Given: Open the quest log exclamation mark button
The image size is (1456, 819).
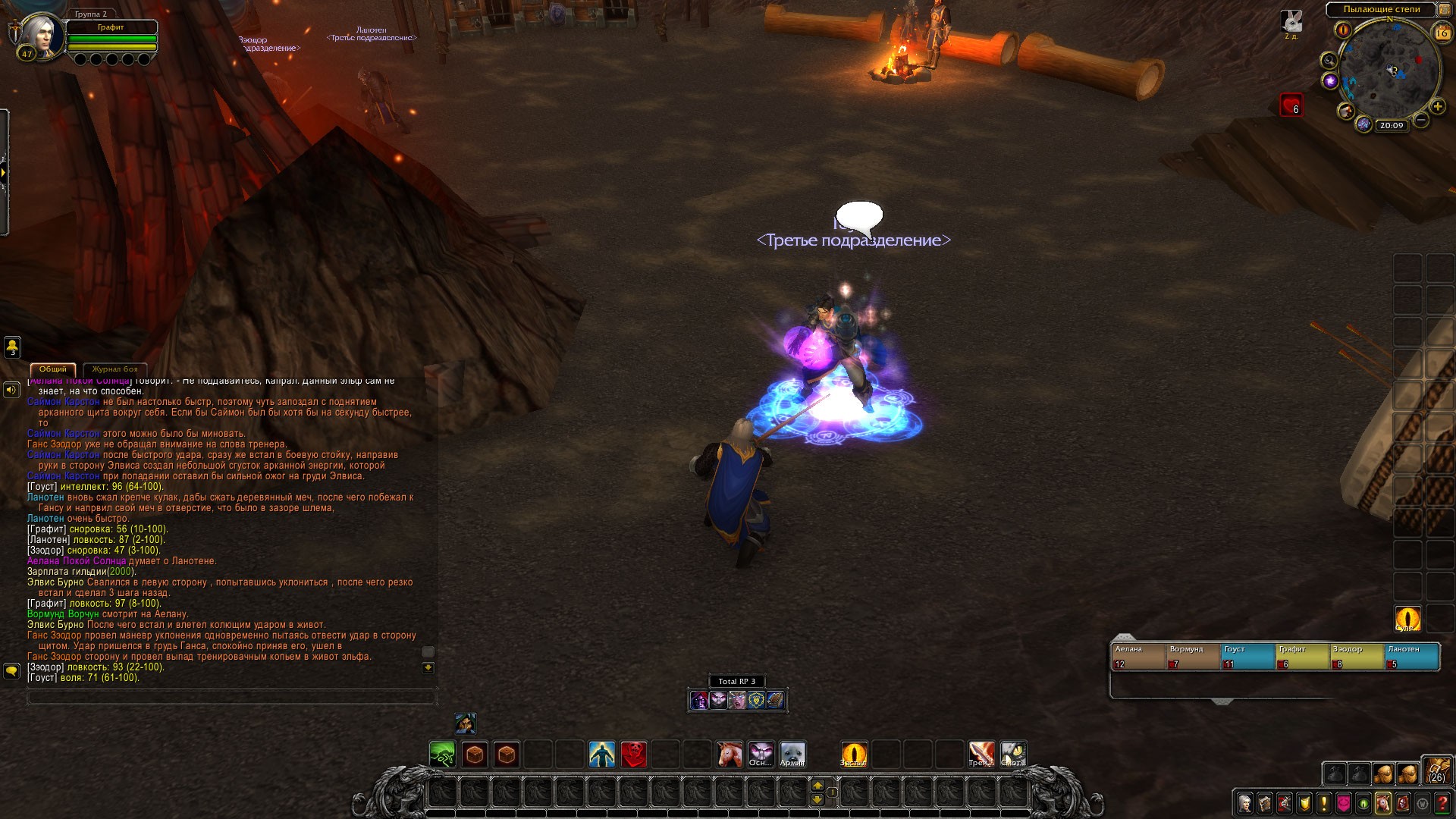Looking at the screenshot, I should click(x=1324, y=803).
